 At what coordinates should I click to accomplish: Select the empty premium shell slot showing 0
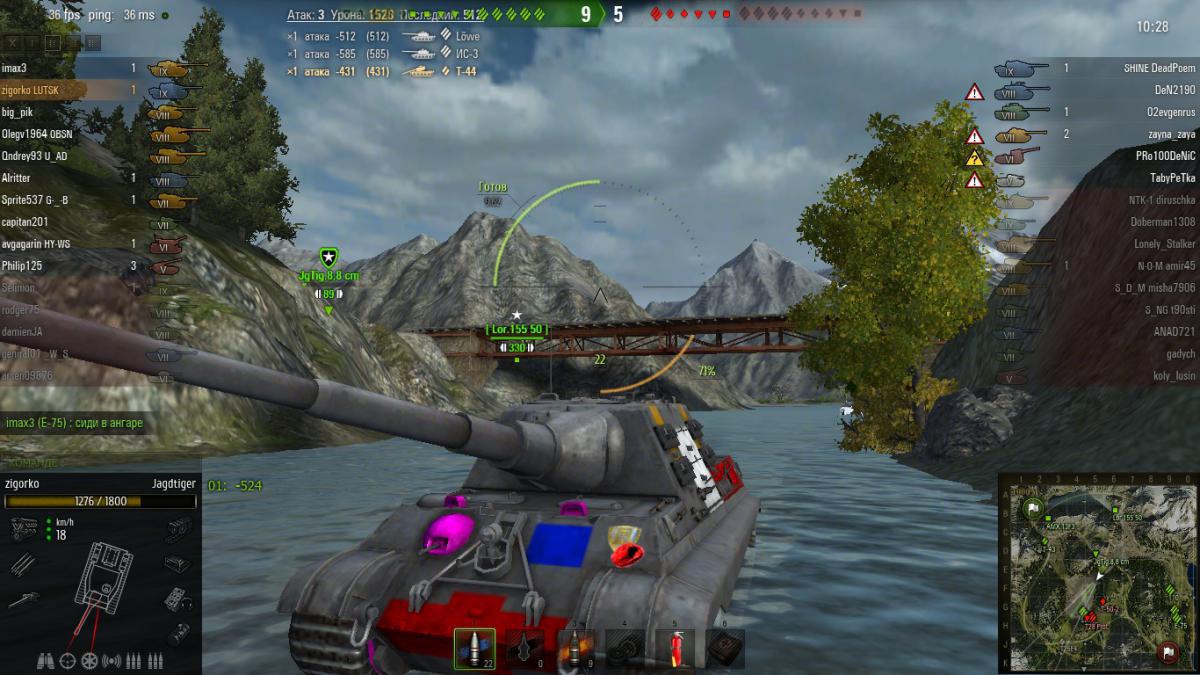(526, 647)
